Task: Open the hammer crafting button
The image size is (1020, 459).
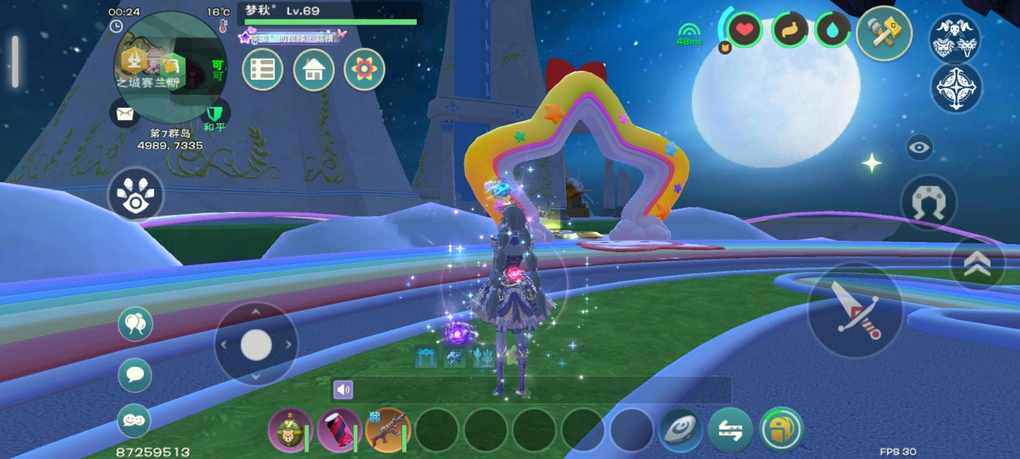Action: [884, 34]
